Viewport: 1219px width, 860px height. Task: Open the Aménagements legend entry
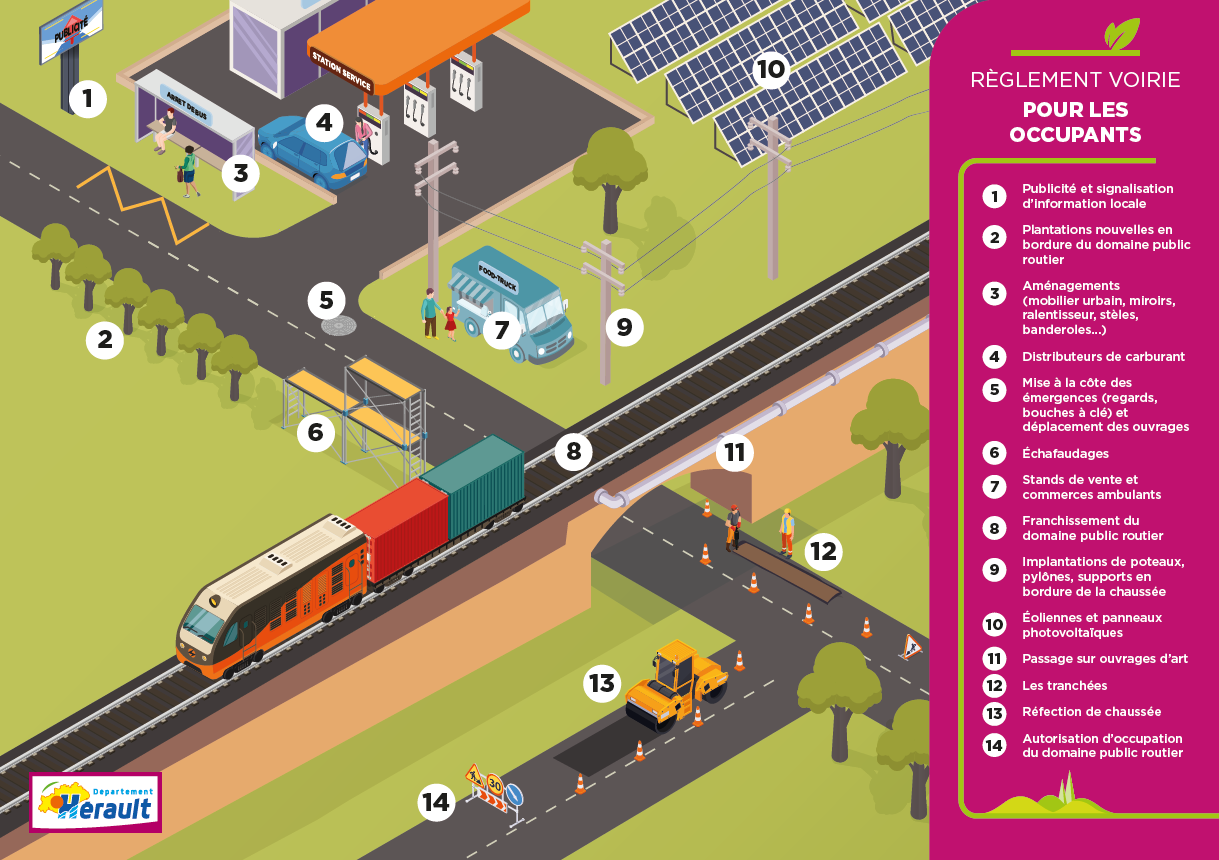[1098, 307]
